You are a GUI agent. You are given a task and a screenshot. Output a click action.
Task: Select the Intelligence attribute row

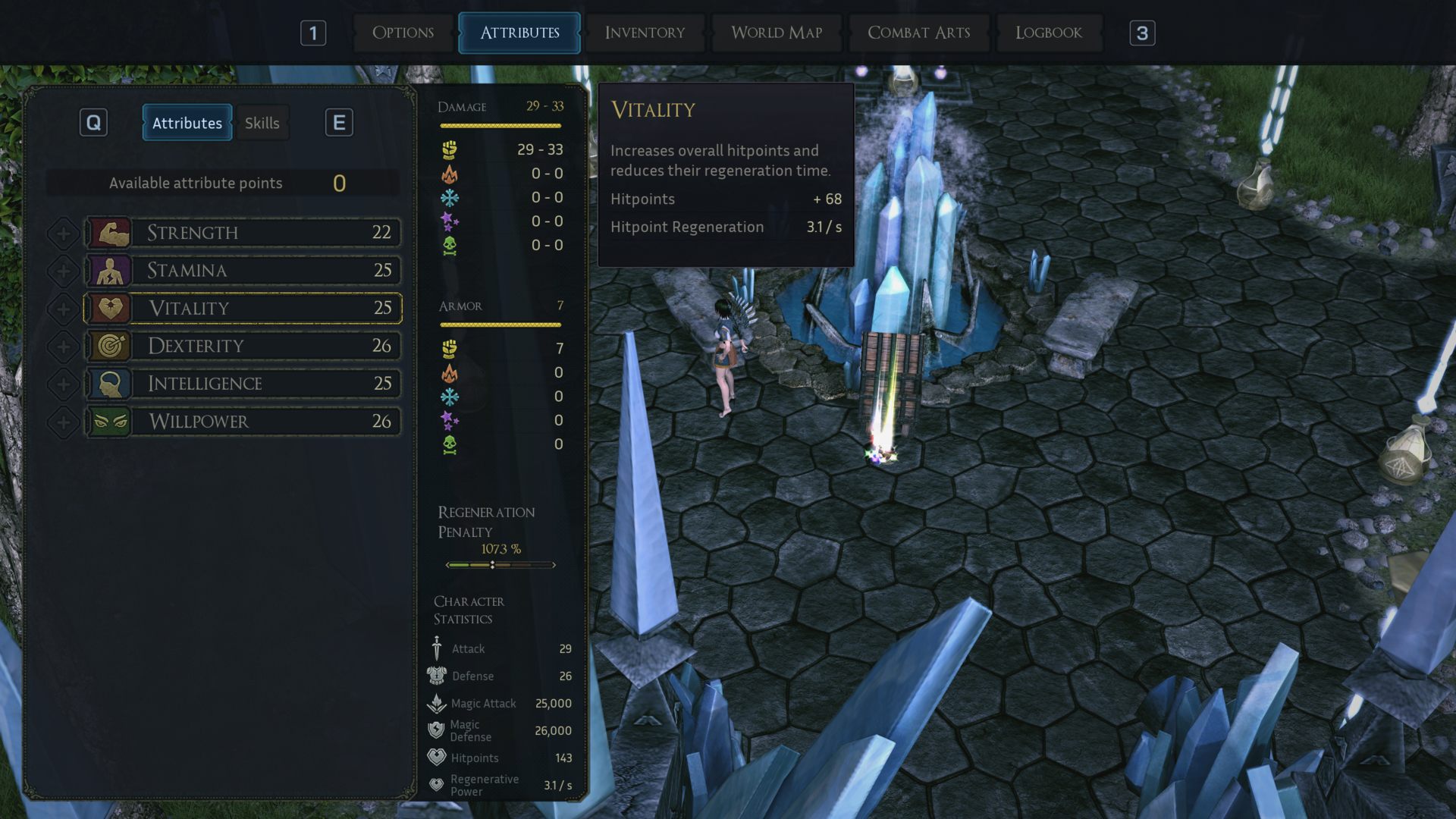(243, 384)
